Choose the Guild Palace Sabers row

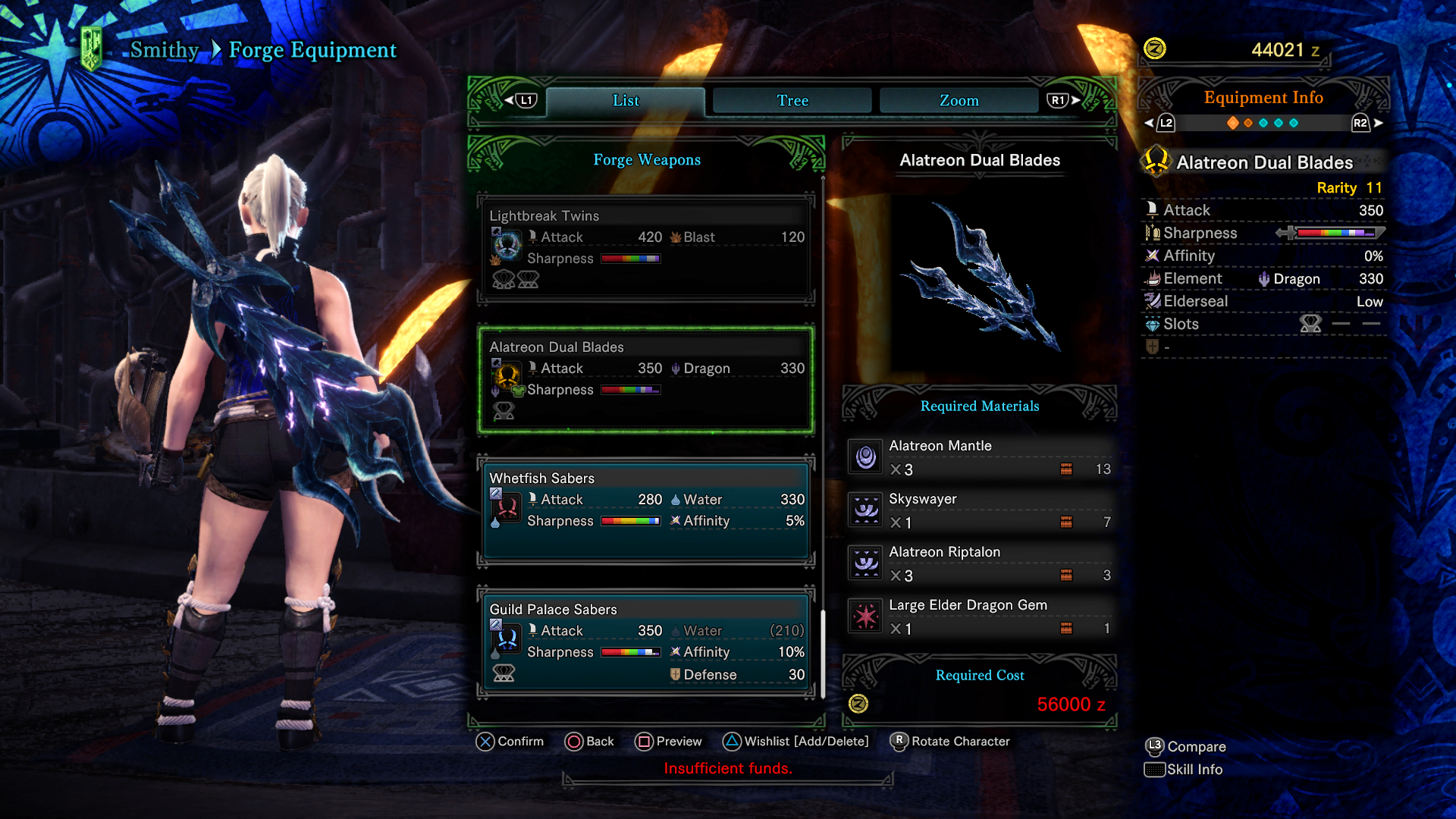646,642
